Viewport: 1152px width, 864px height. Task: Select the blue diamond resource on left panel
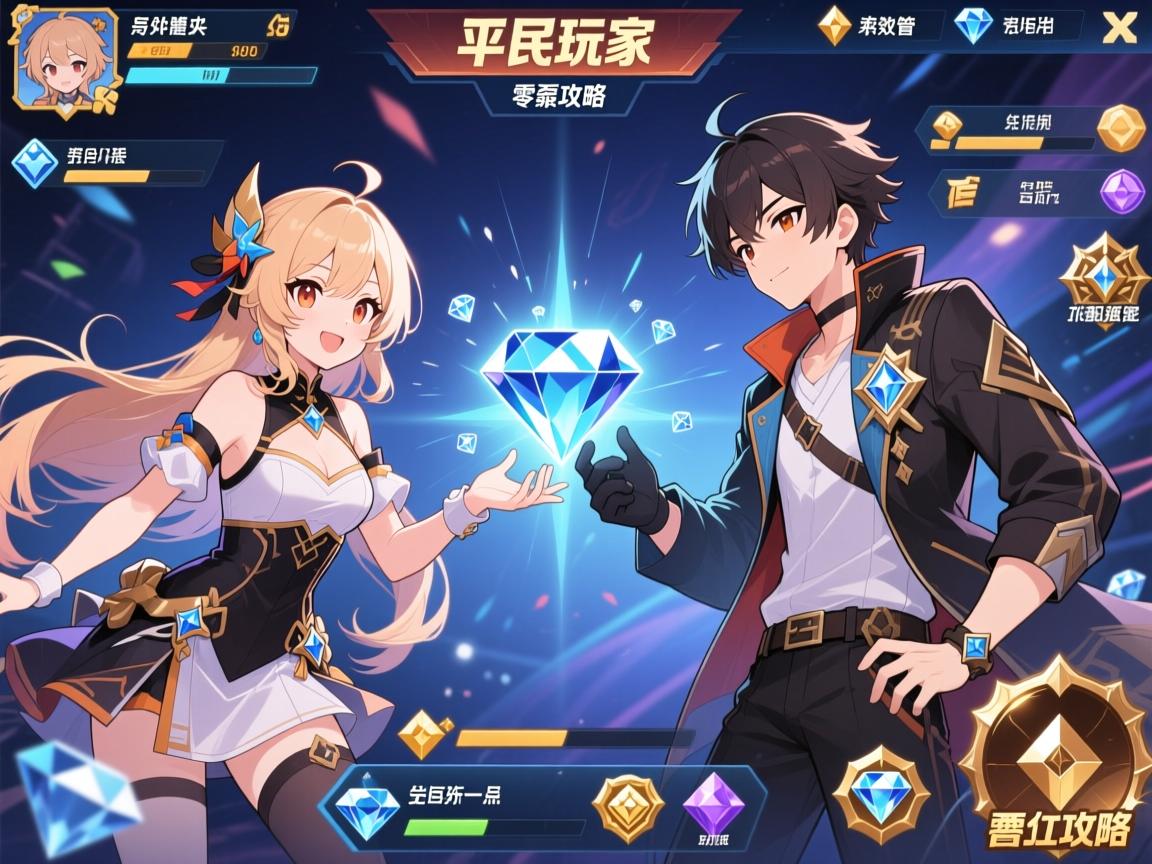tap(38, 164)
